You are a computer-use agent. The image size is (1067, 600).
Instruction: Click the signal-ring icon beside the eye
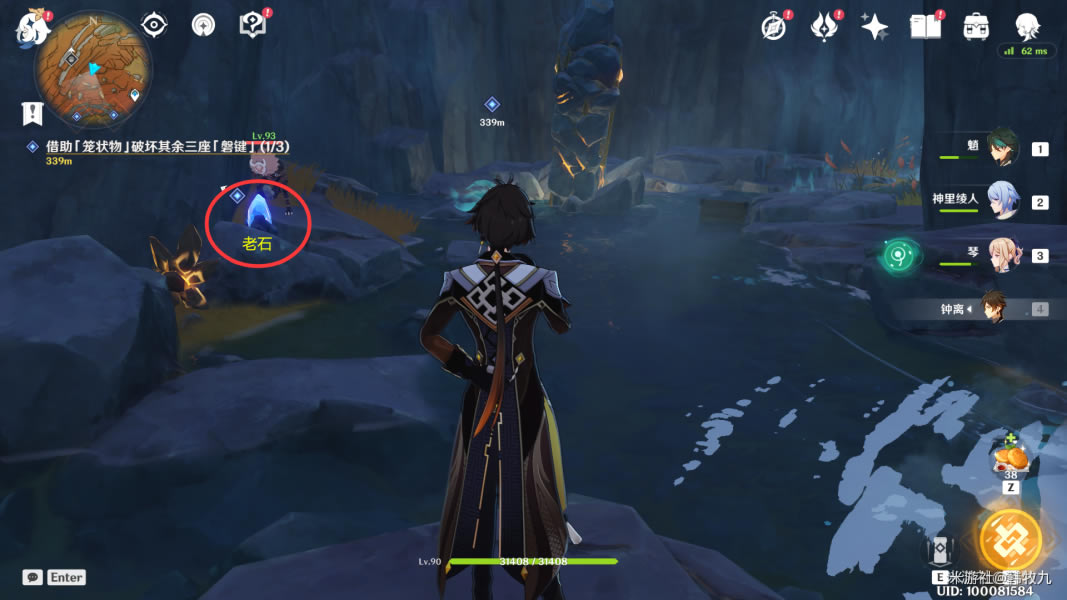click(204, 25)
